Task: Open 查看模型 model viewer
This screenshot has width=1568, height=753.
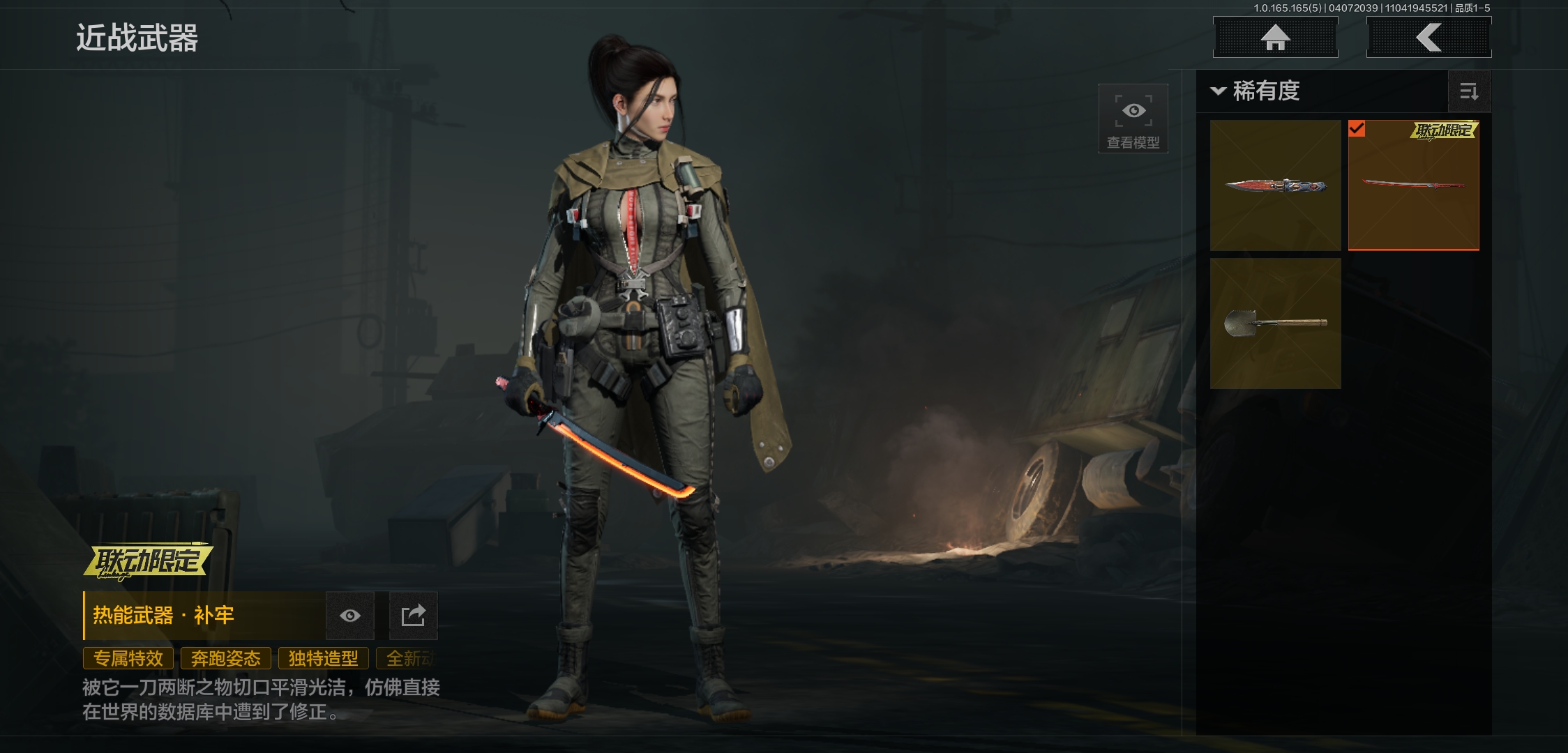Action: [1133, 119]
